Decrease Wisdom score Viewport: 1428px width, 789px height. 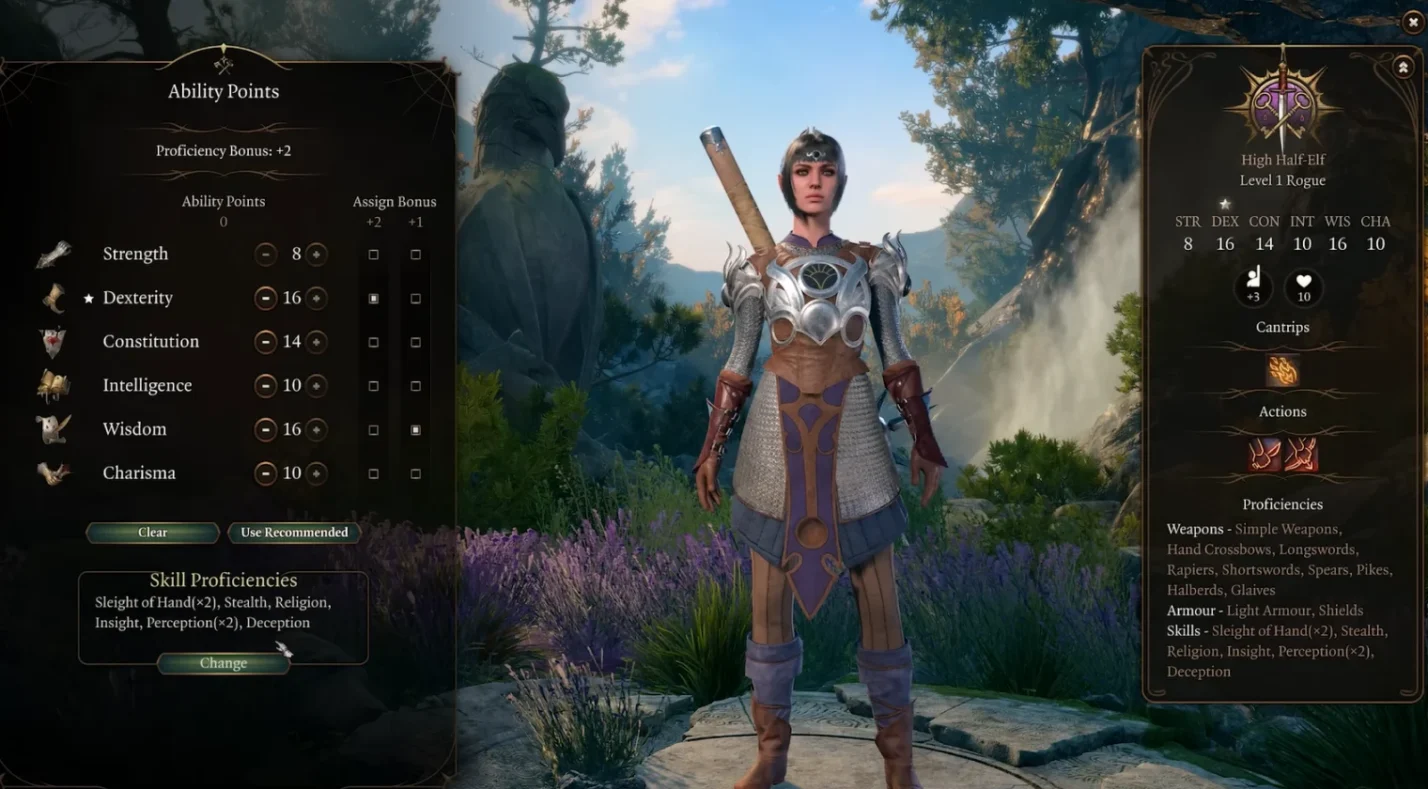point(265,430)
